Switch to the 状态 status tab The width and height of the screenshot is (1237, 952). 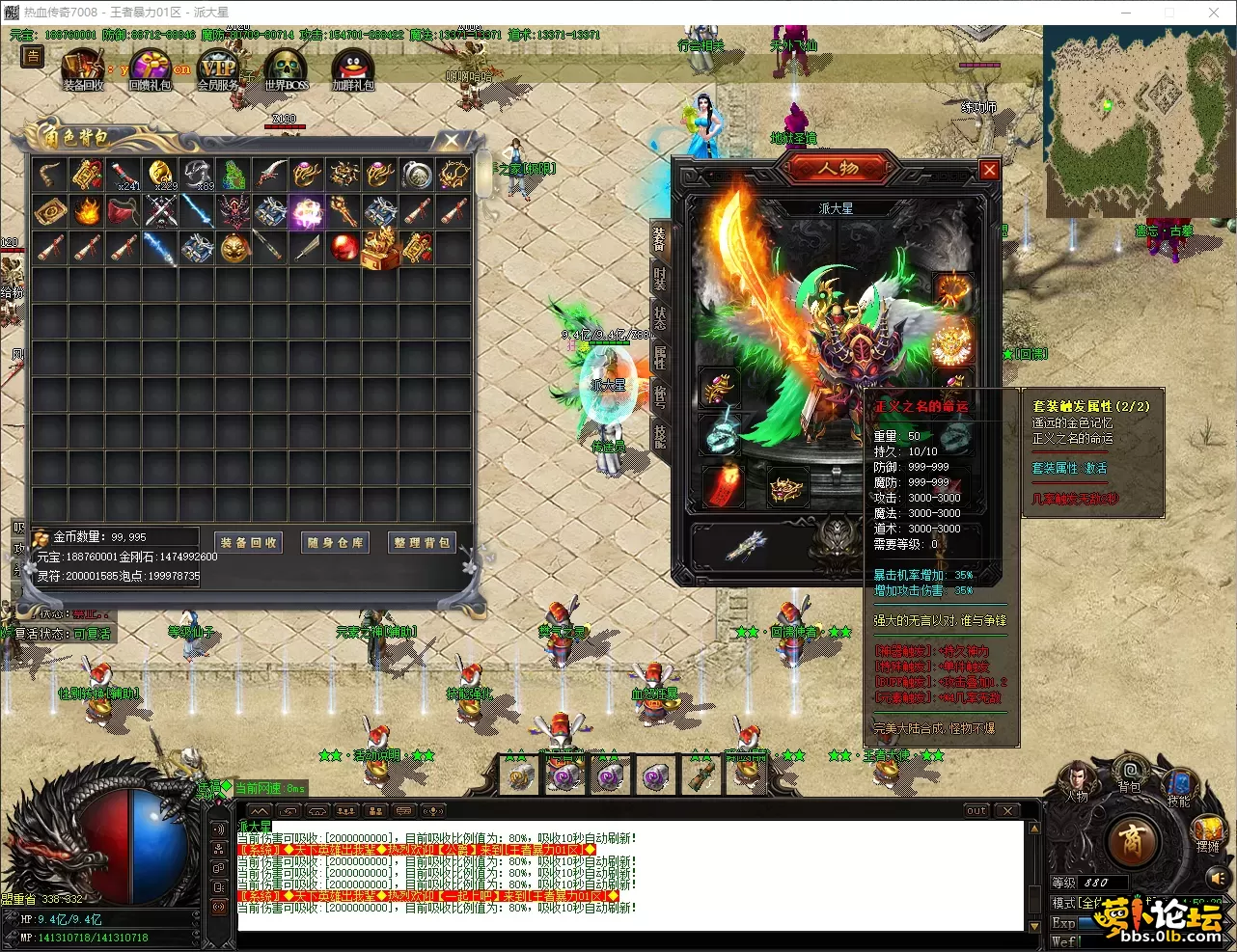click(x=660, y=317)
